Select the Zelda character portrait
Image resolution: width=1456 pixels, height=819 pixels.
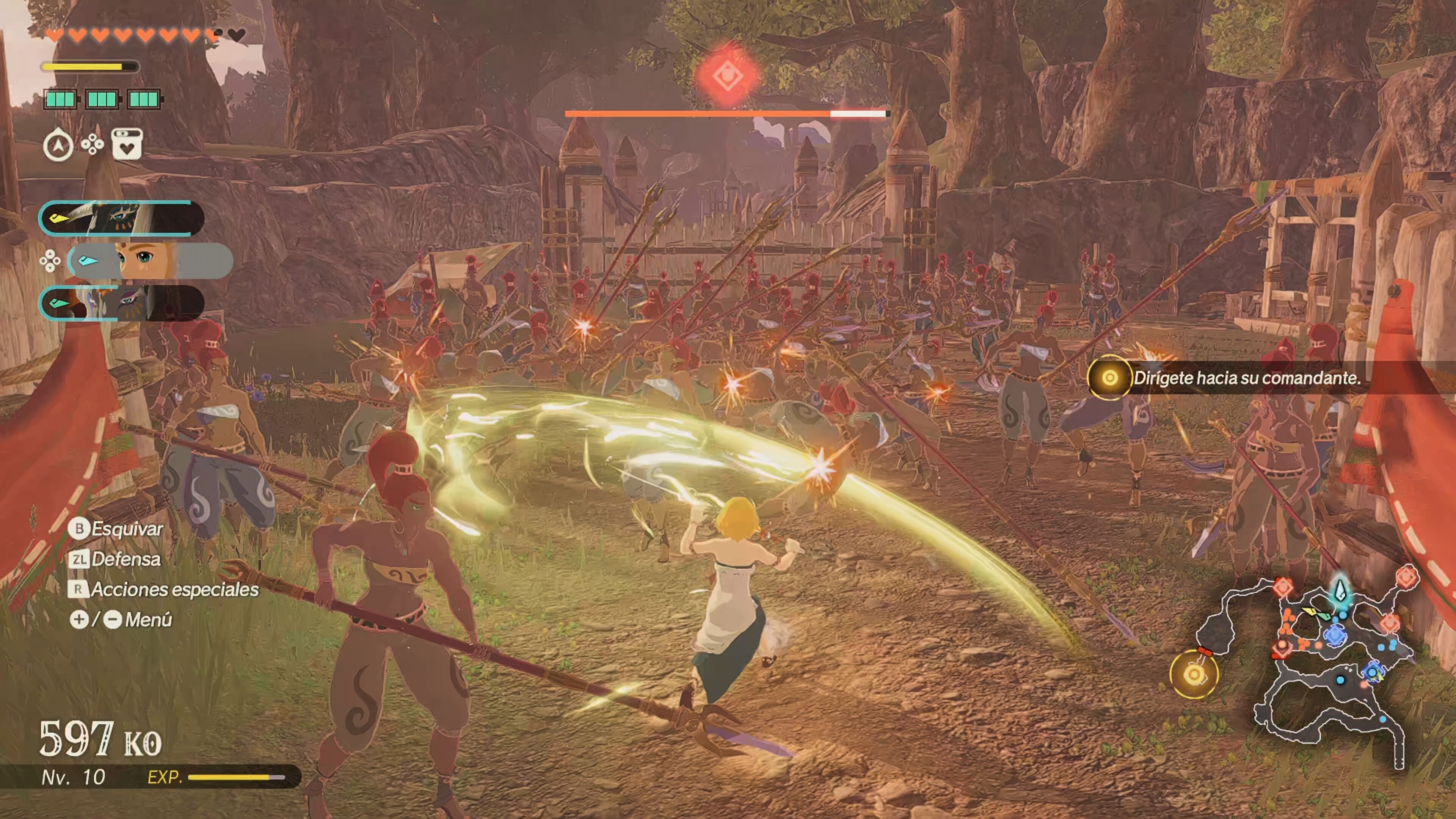coord(150,260)
